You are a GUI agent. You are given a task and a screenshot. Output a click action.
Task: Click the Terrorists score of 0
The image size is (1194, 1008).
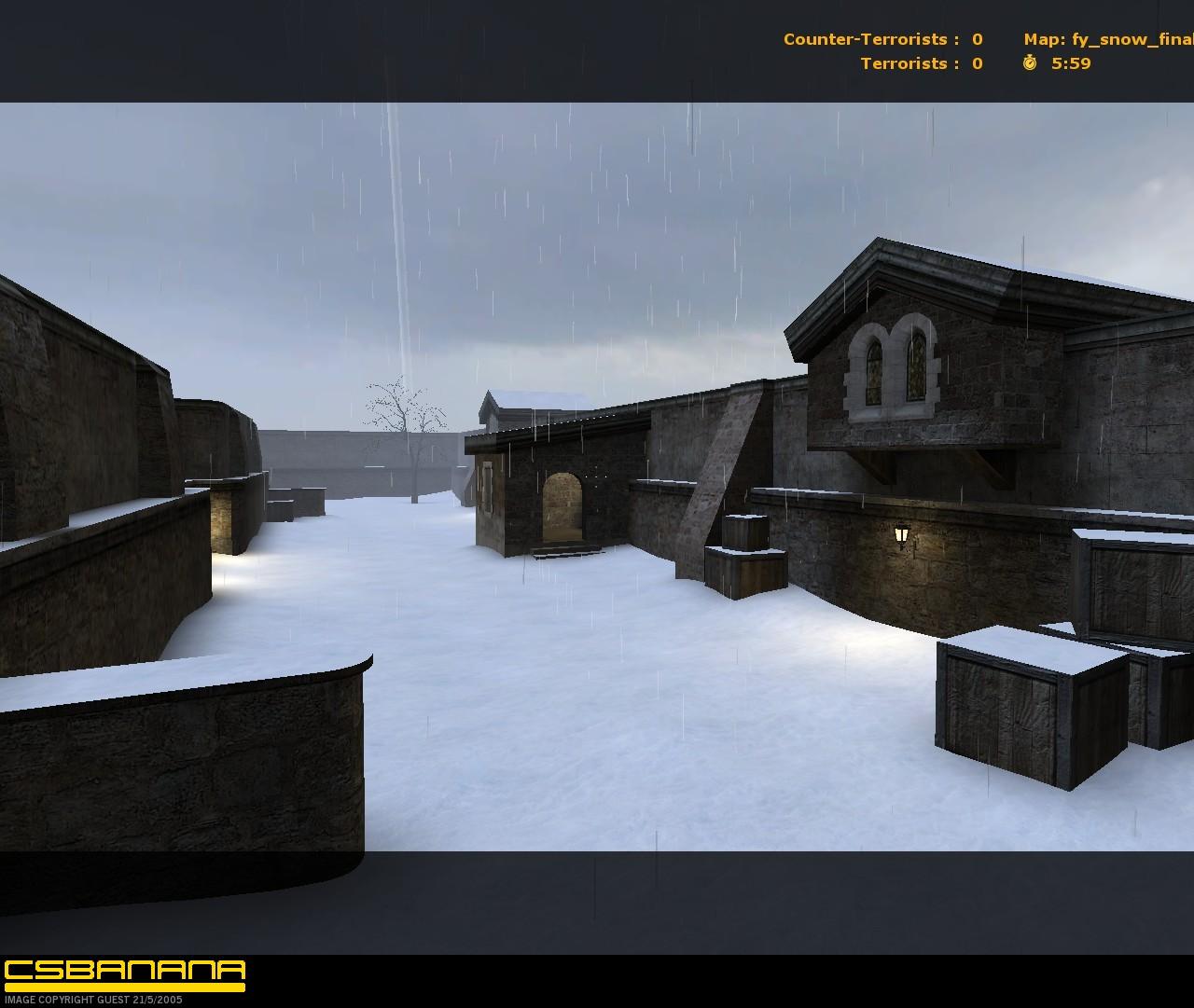pyautogui.click(x=976, y=63)
